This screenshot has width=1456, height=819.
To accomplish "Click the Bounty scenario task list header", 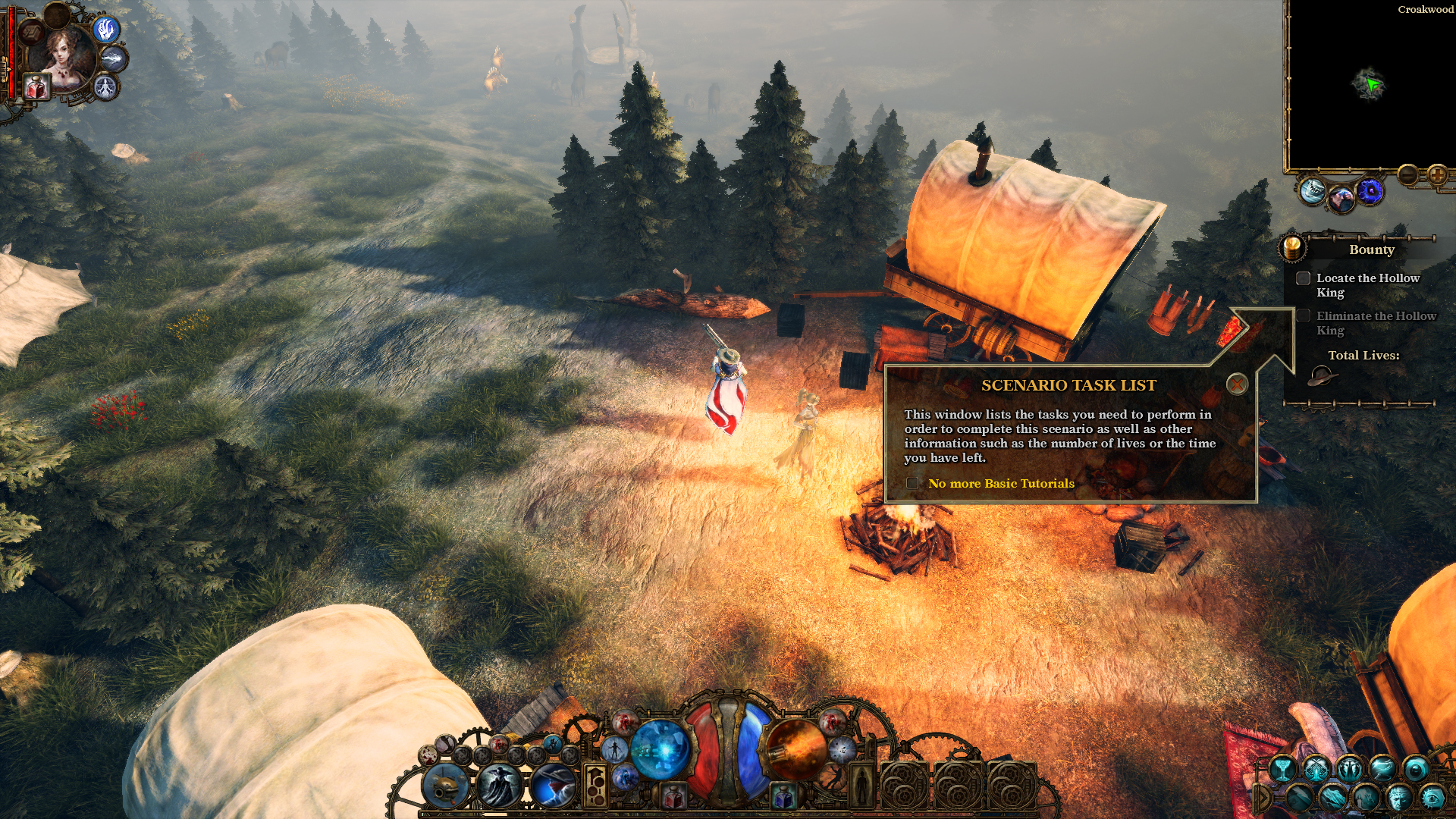I will tap(1371, 249).
